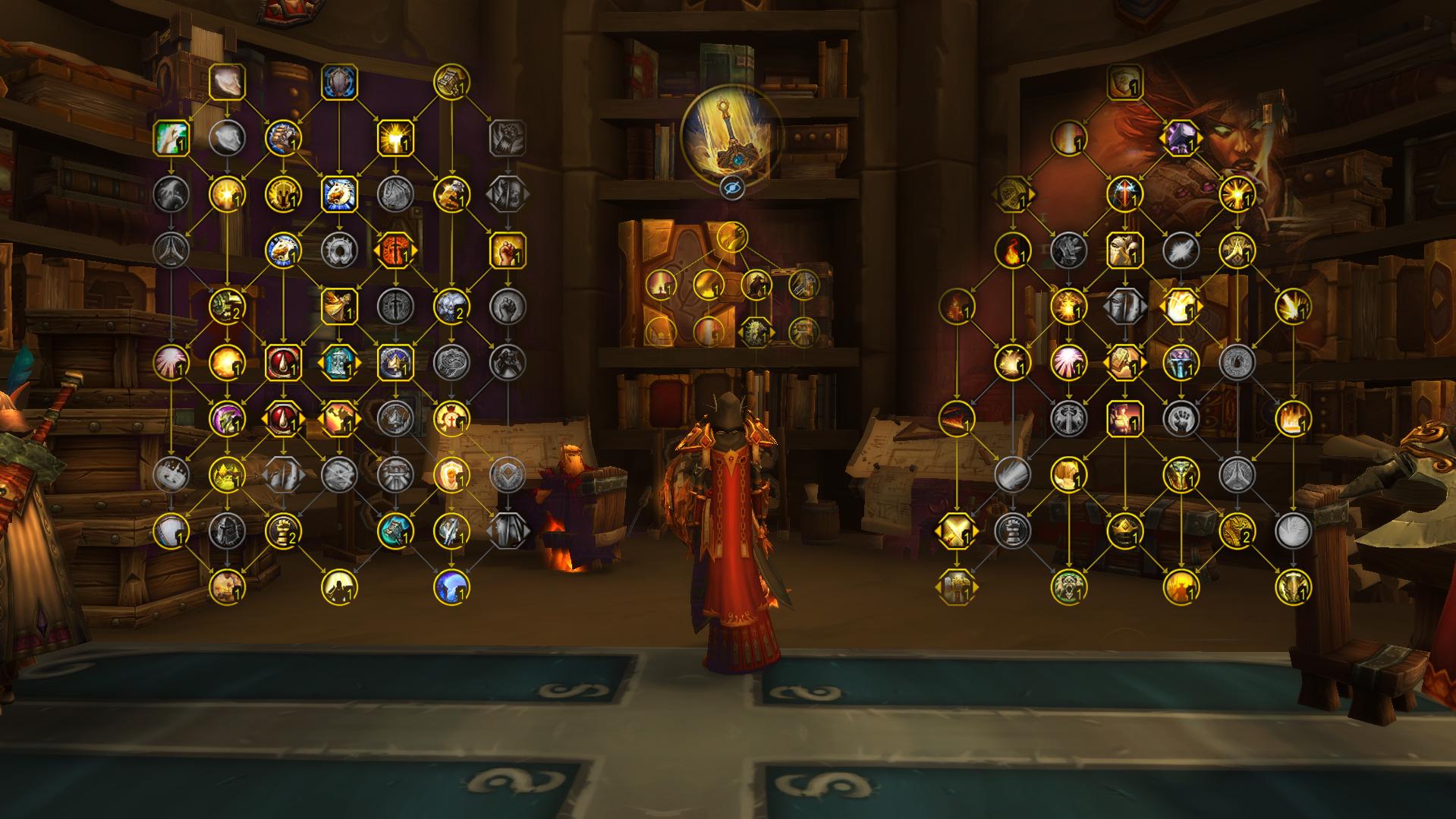This screenshot has height=819, width=1456.
Task: Choose the teal rune stone choice node
Action: point(339,363)
